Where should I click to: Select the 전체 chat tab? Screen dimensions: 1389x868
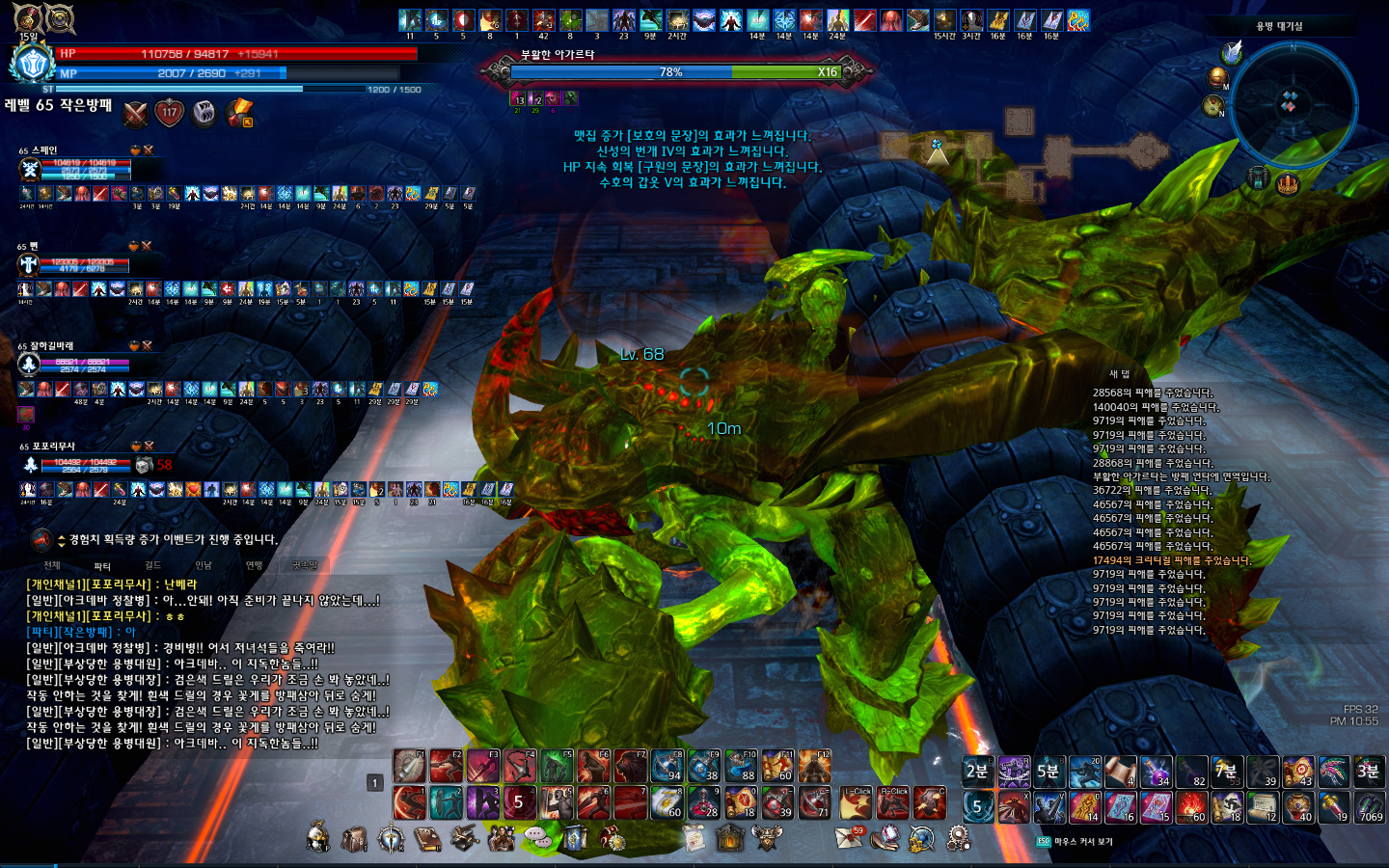(52, 565)
